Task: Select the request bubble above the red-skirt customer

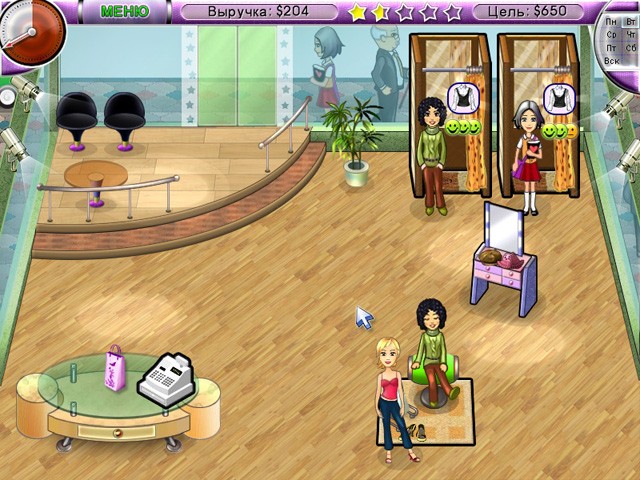Action: (x=556, y=98)
